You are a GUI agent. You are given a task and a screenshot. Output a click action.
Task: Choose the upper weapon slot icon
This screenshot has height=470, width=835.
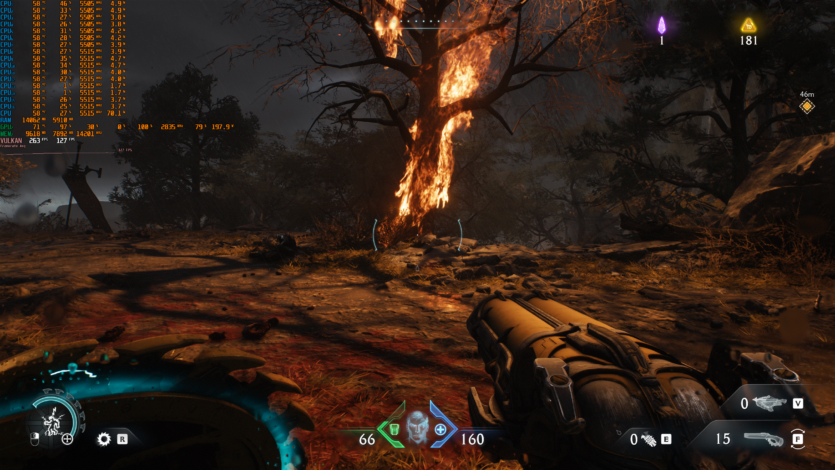[769, 402]
